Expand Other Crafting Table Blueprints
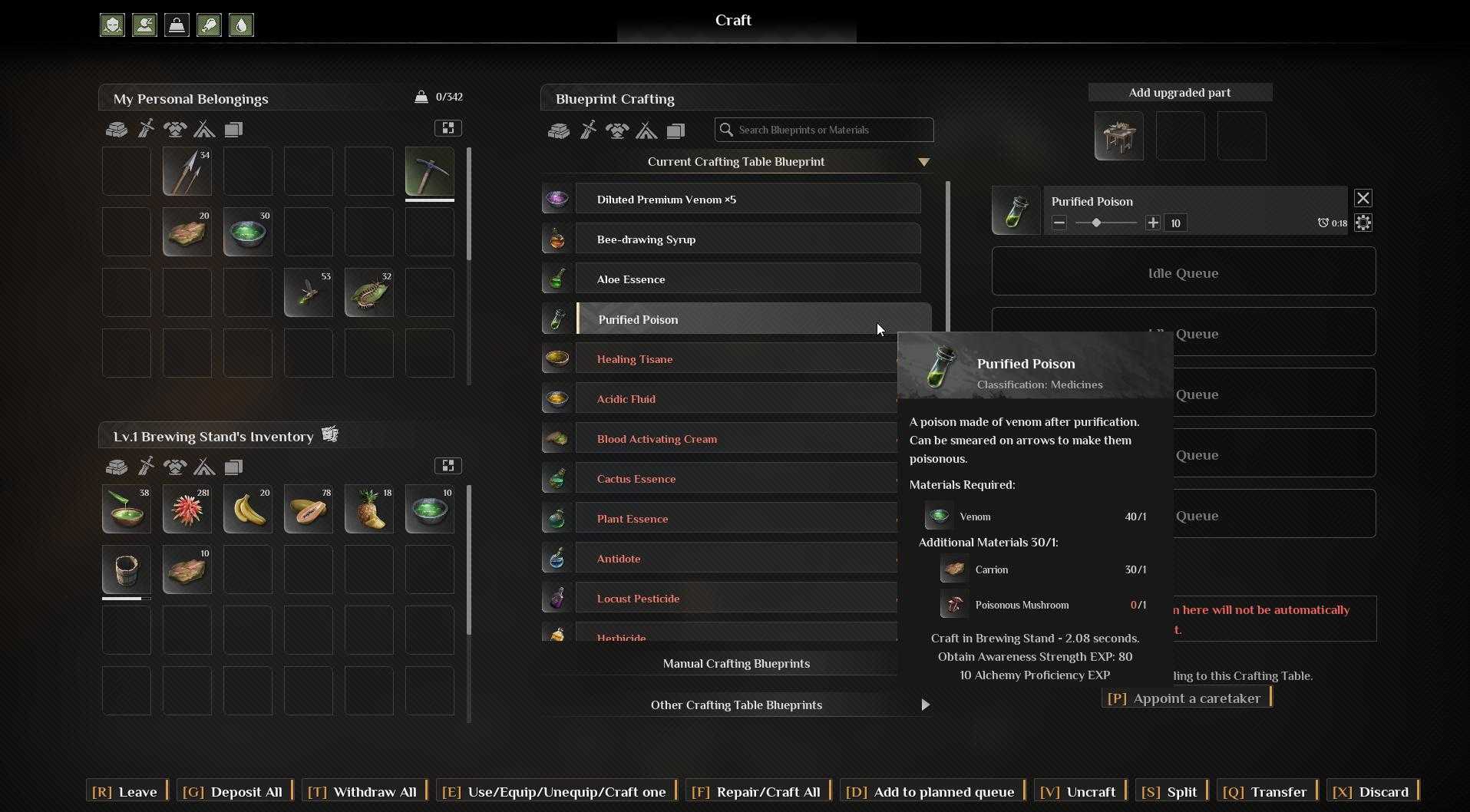Image resolution: width=1470 pixels, height=812 pixels. pos(924,705)
